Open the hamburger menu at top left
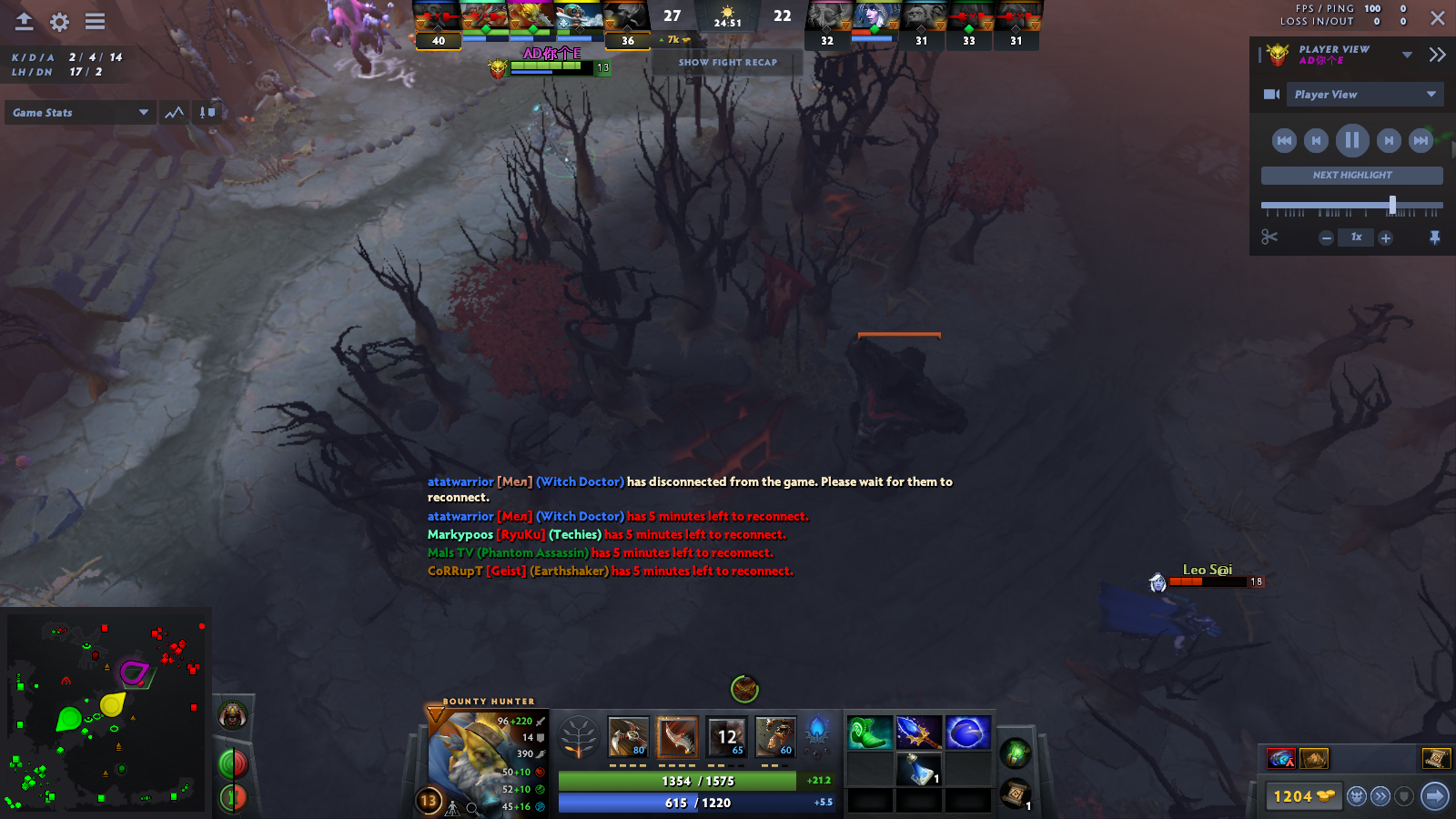Screen dimensions: 1456x819 [x=95, y=22]
